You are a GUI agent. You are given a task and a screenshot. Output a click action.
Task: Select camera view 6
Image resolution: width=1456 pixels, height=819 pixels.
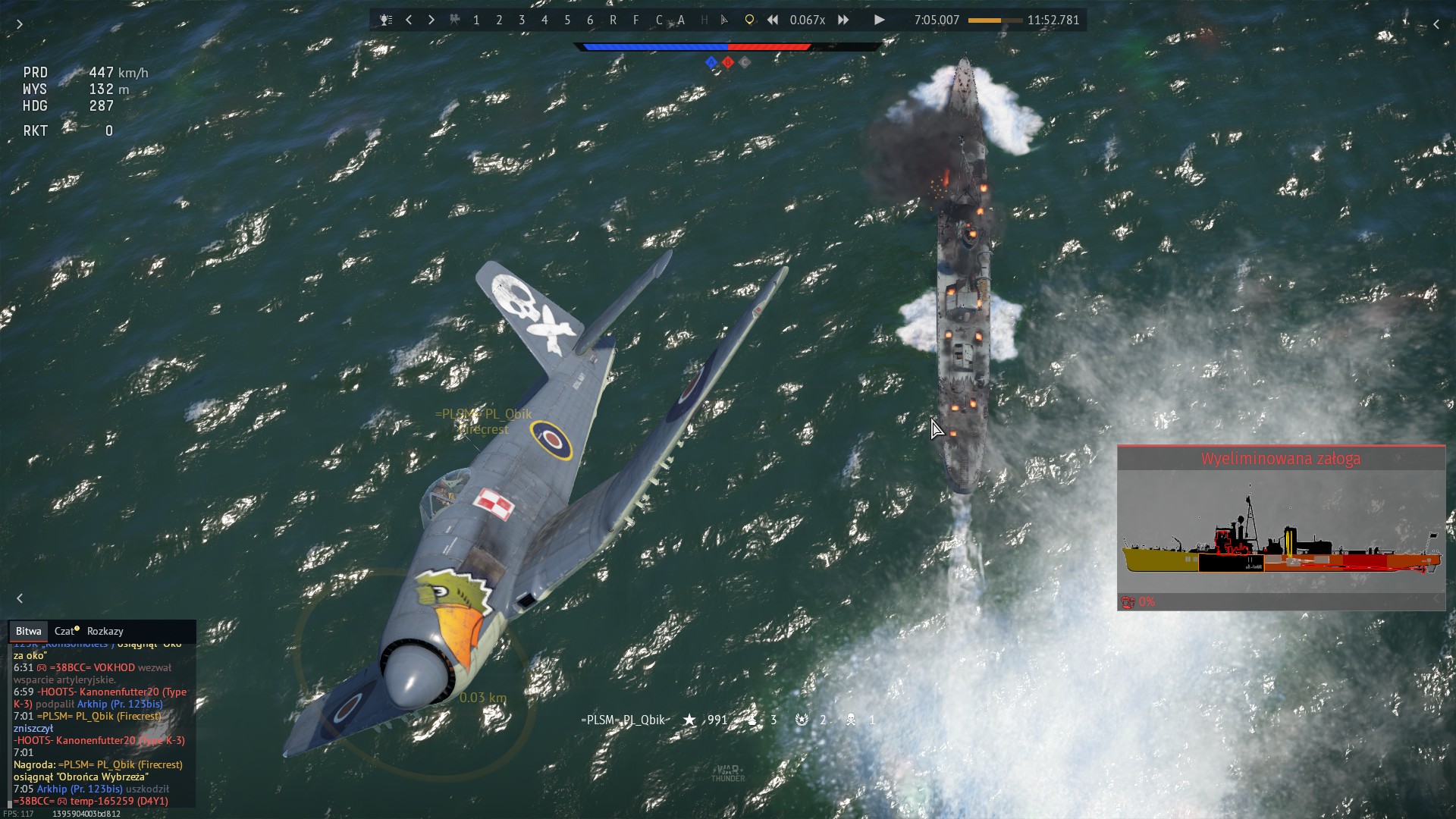pos(590,20)
